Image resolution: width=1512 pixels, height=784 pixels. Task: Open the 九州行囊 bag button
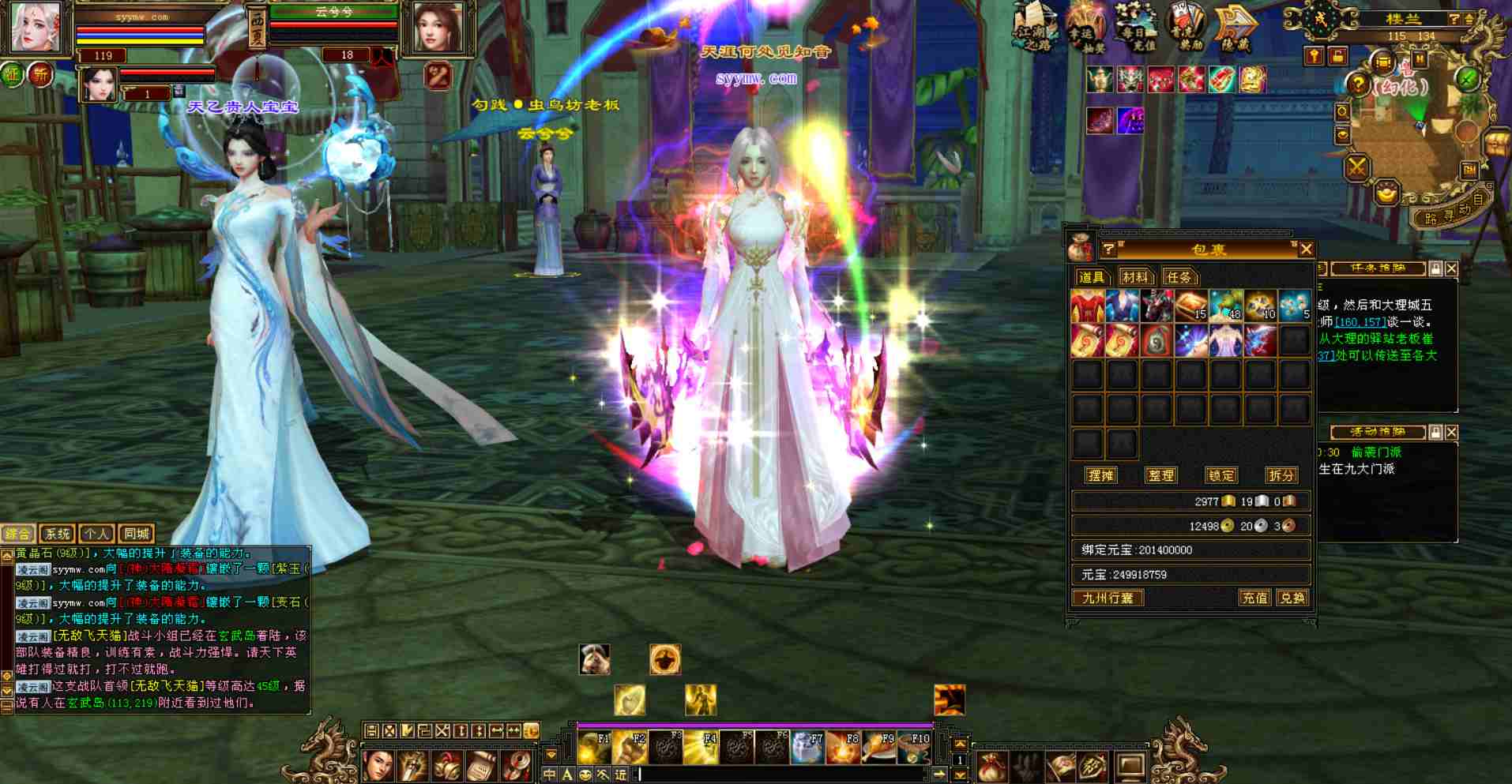pyautogui.click(x=1108, y=598)
